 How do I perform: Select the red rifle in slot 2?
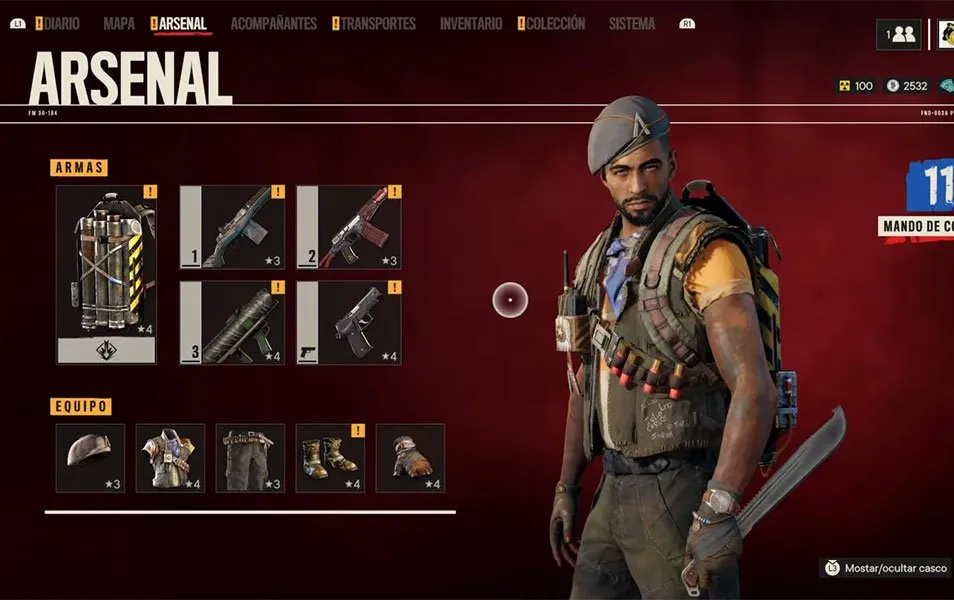tap(348, 227)
